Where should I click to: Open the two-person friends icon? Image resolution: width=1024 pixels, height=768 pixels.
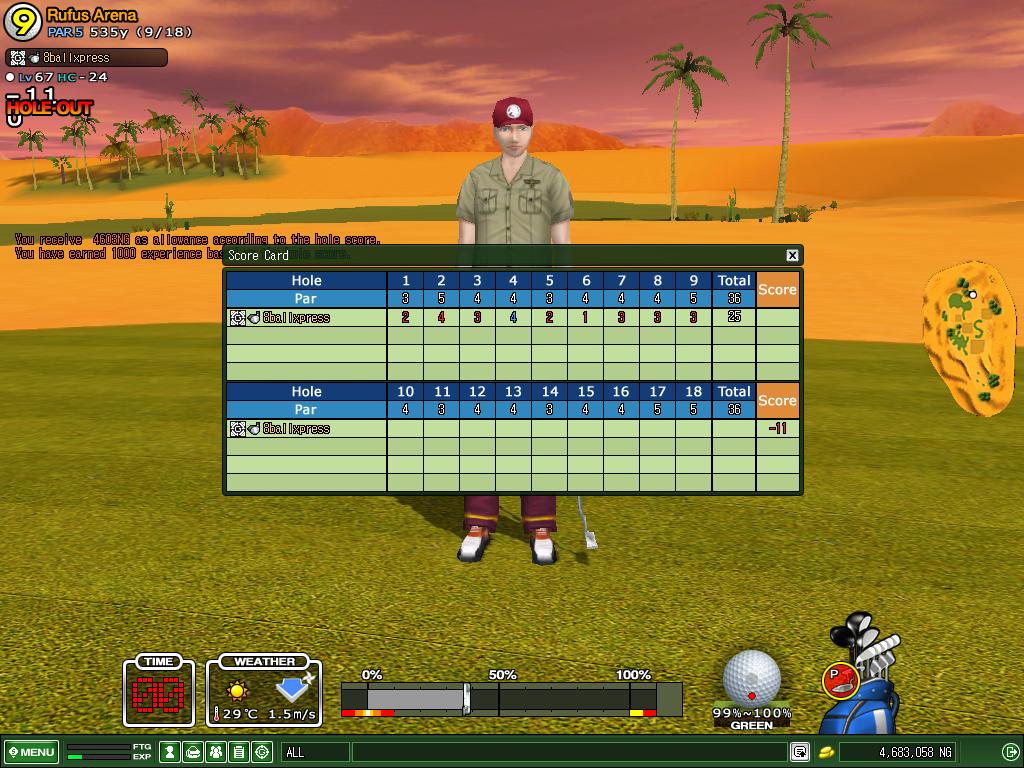216,752
